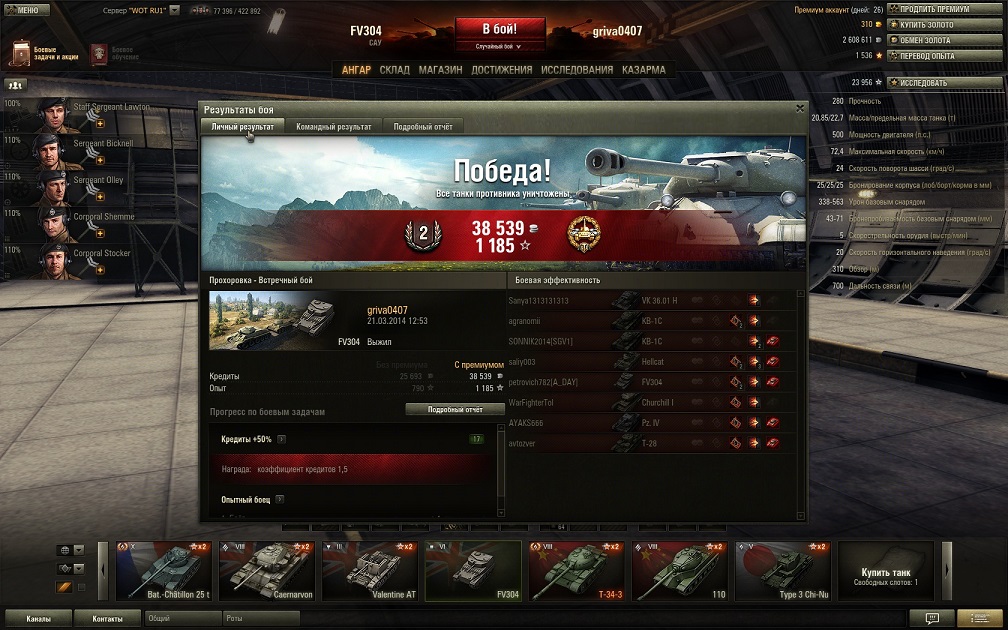Close the battle results window
The image size is (1008, 630).
point(800,108)
